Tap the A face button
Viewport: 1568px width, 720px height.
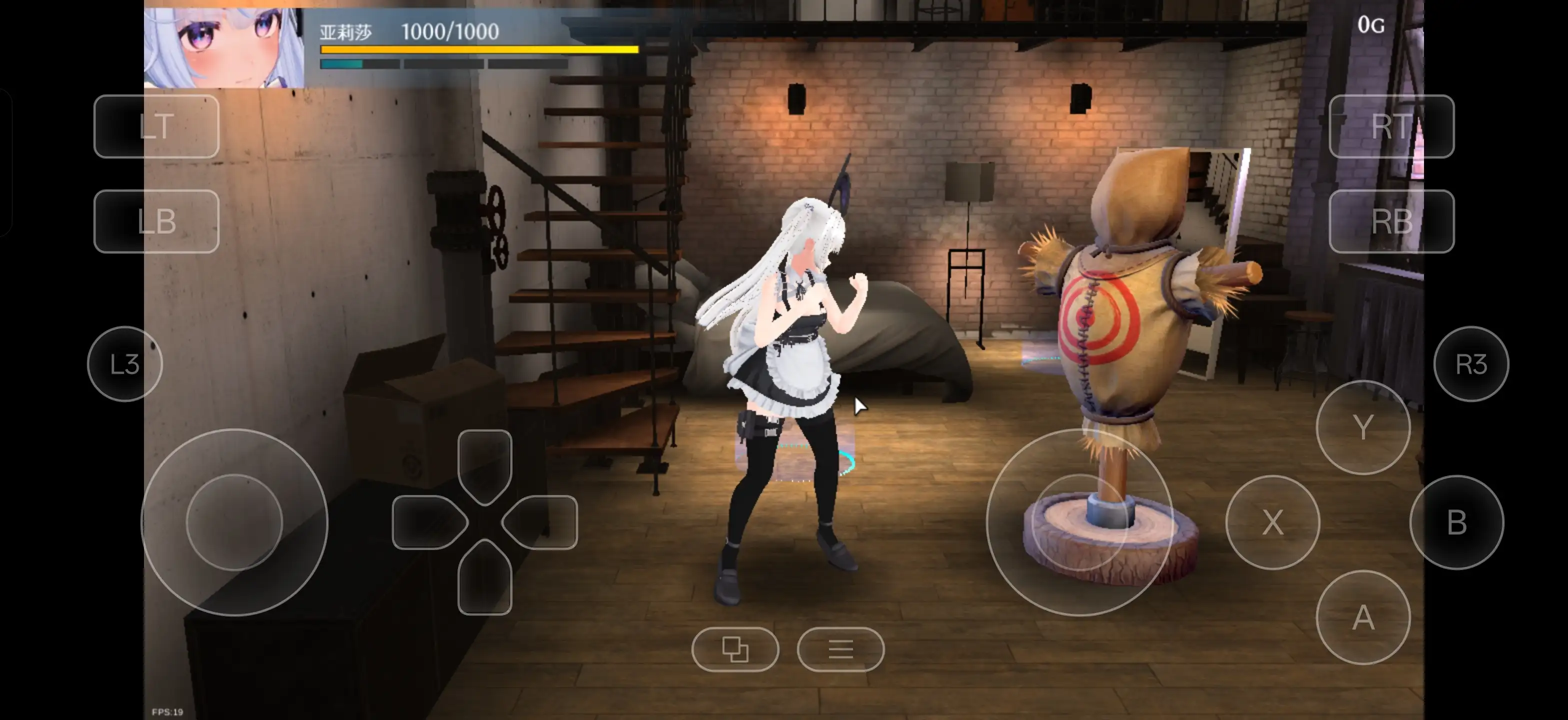click(x=1363, y=617)
